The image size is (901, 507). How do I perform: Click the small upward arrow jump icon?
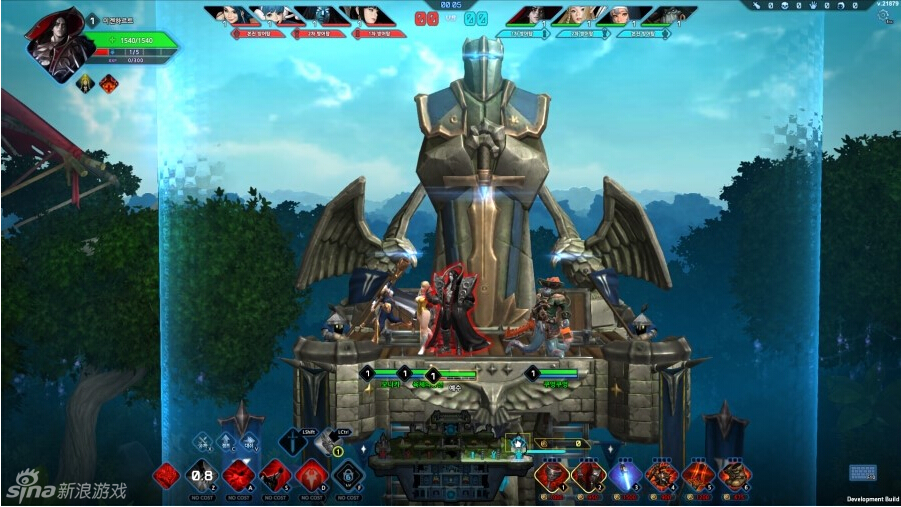pos(228,443)
